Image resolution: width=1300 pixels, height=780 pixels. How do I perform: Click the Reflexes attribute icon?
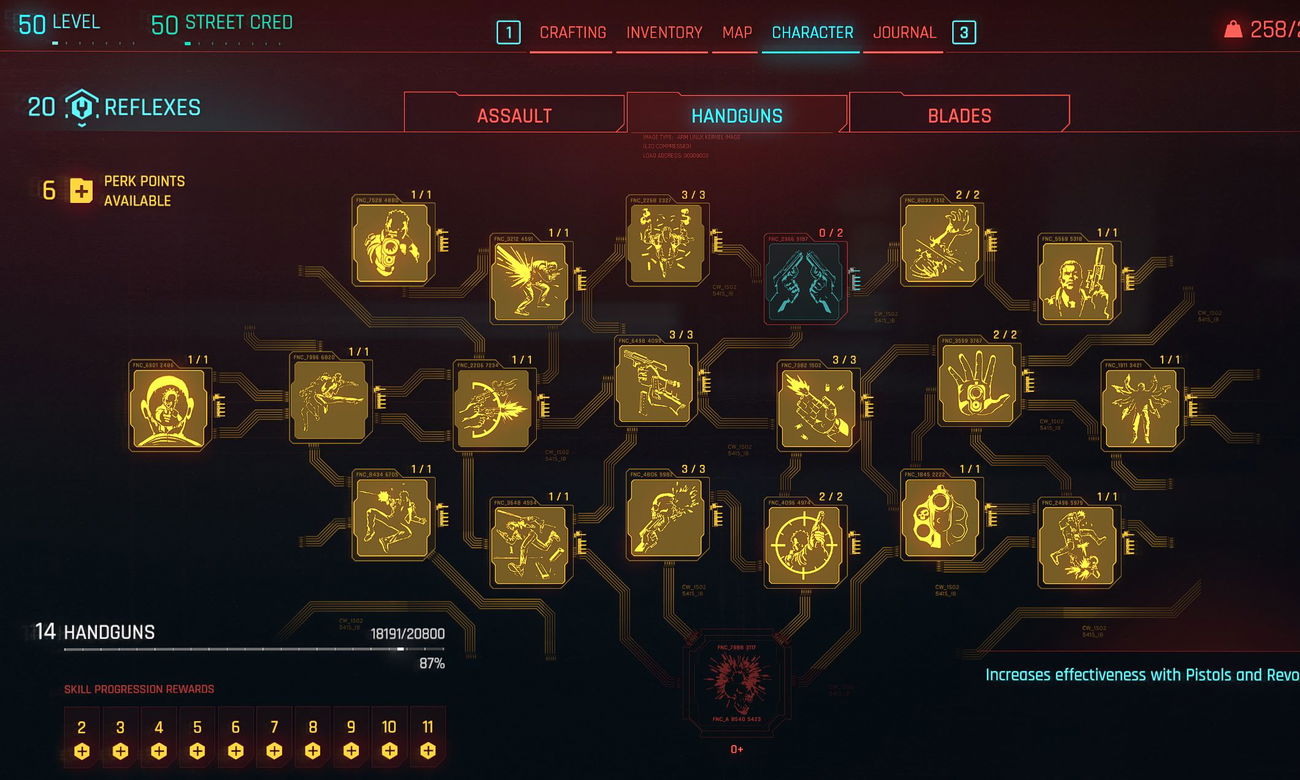tap(81, 107)
